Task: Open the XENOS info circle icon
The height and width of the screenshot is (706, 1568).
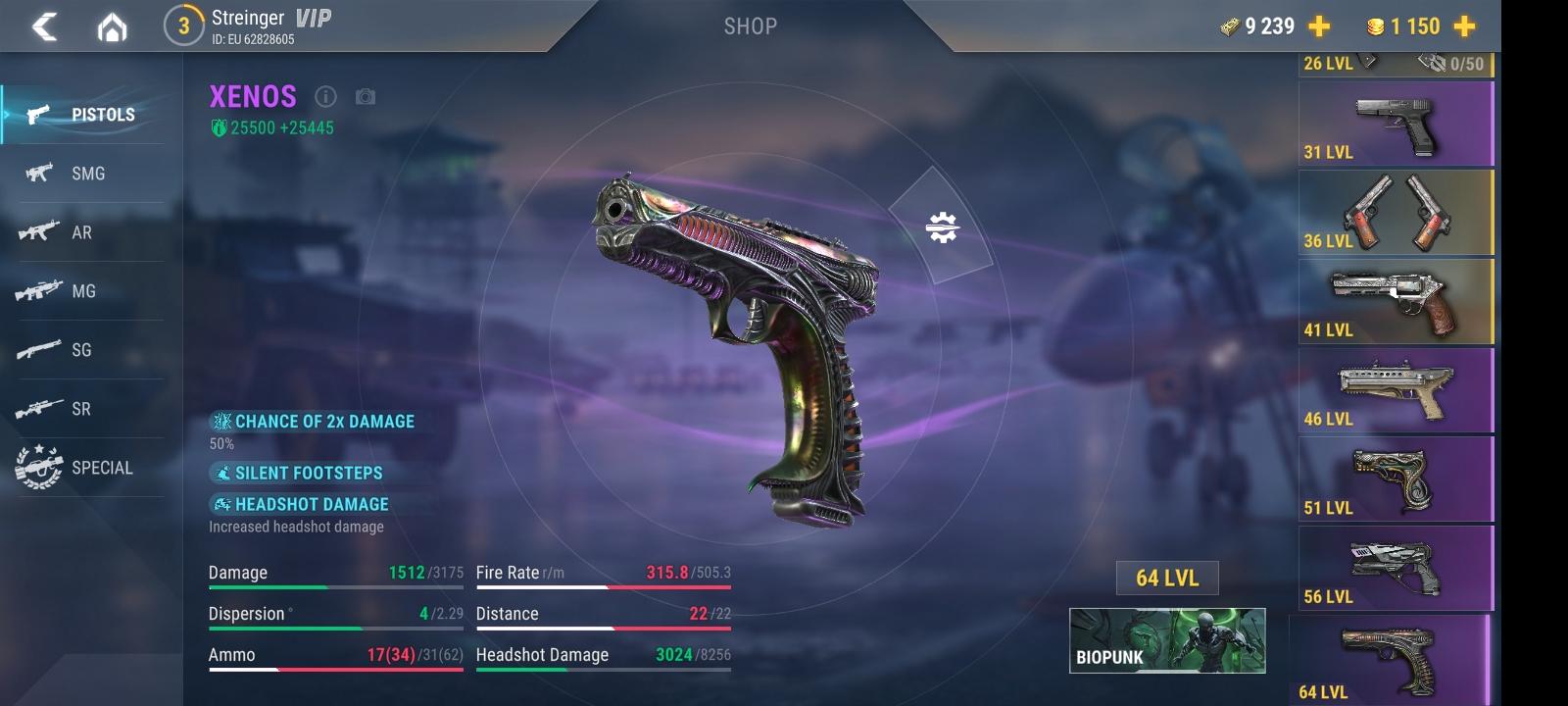Action: (323, 97)
